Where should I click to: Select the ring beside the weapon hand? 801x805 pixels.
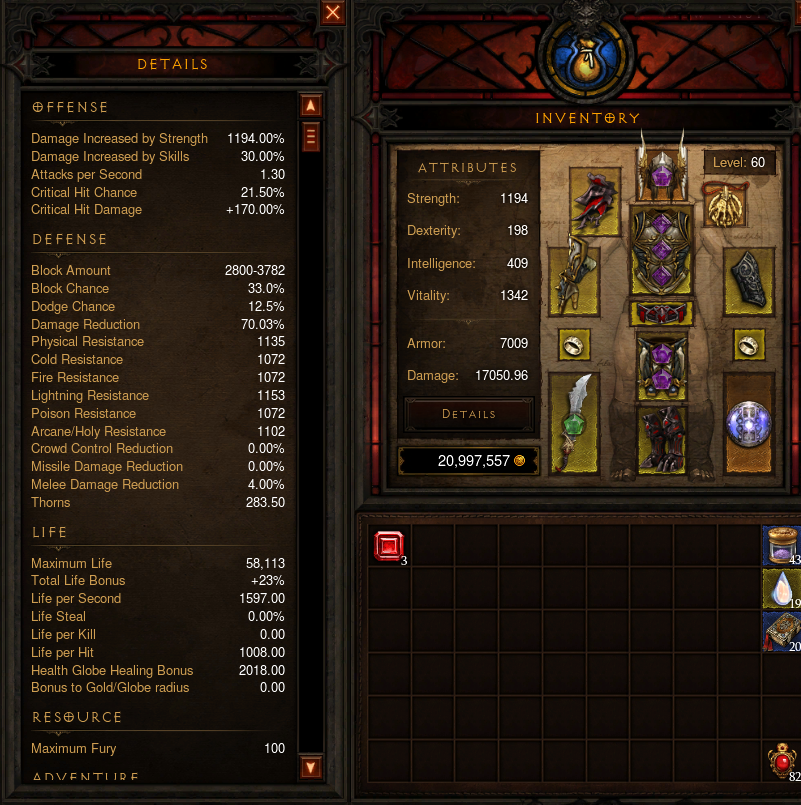tap(574, 345)
